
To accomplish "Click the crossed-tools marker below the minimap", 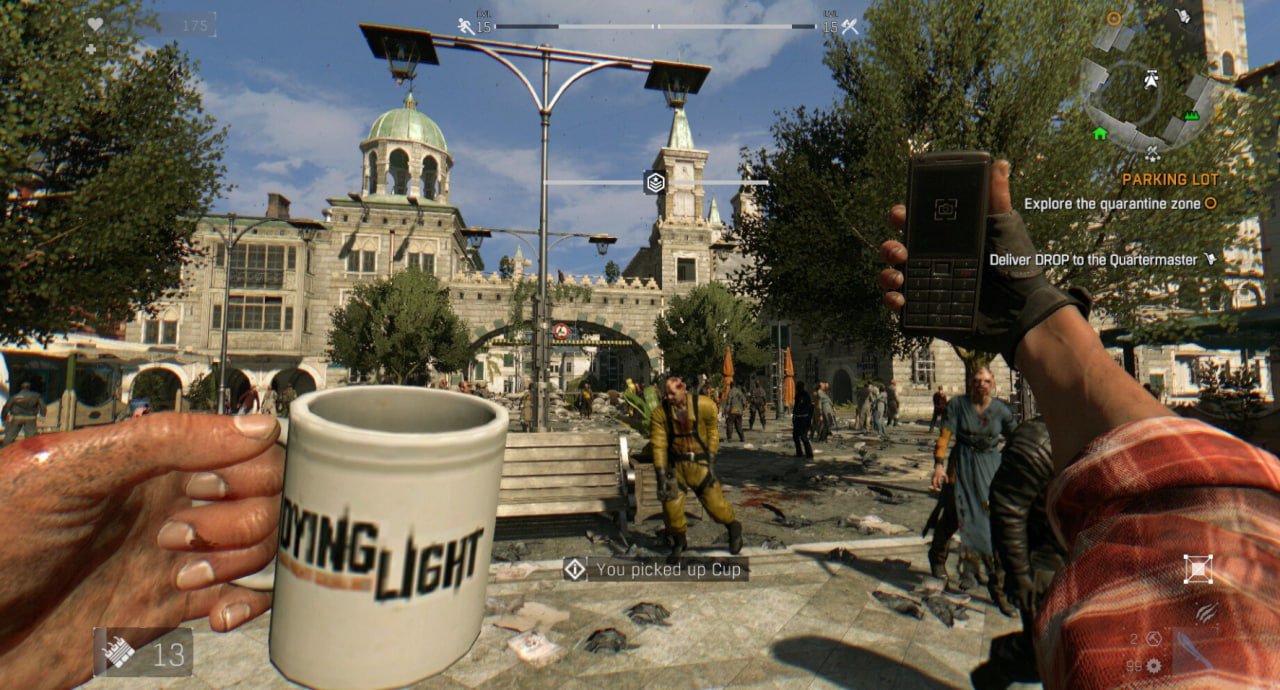I will tap(1152, 154).
